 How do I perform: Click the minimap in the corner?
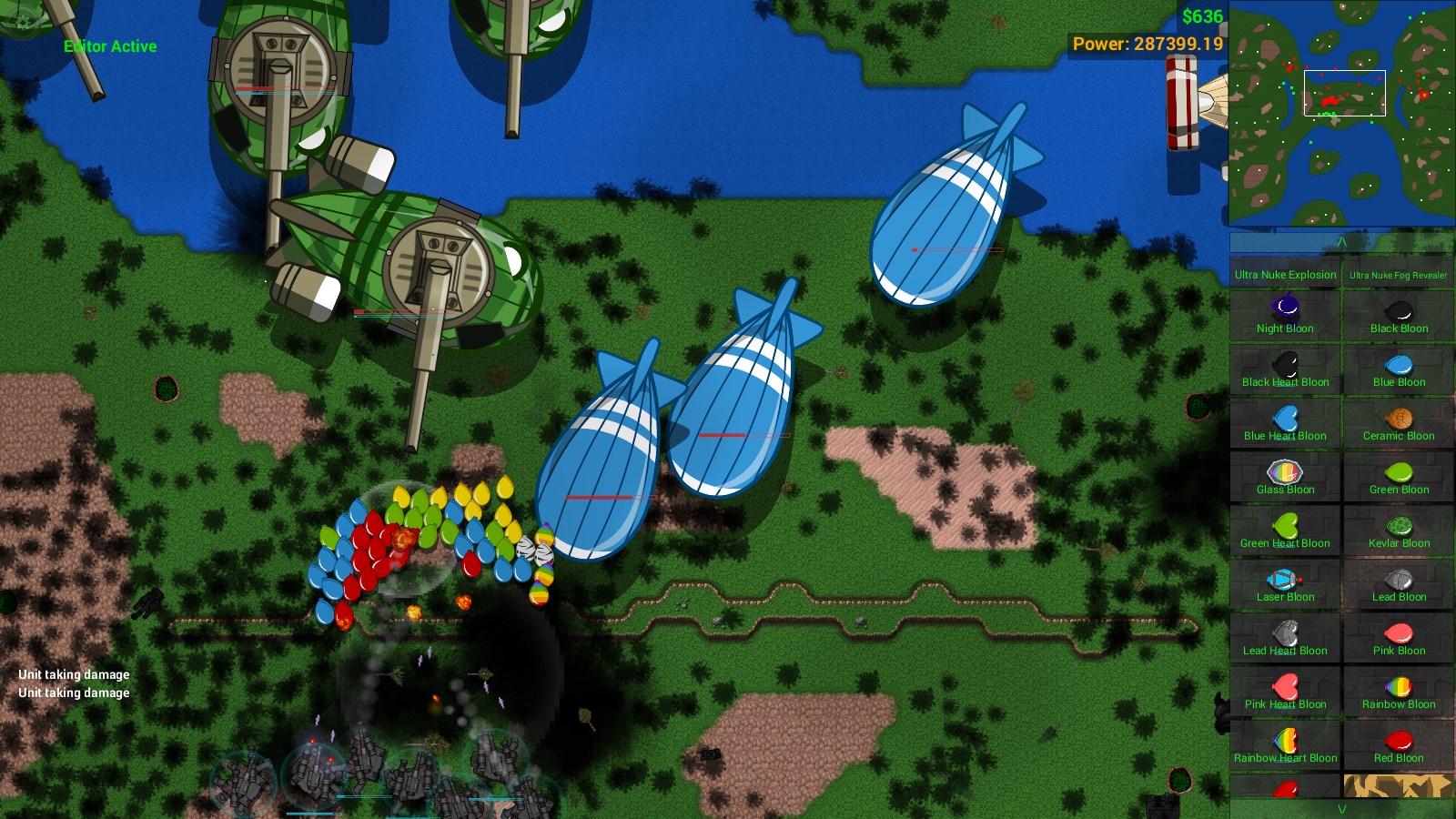1341,113
